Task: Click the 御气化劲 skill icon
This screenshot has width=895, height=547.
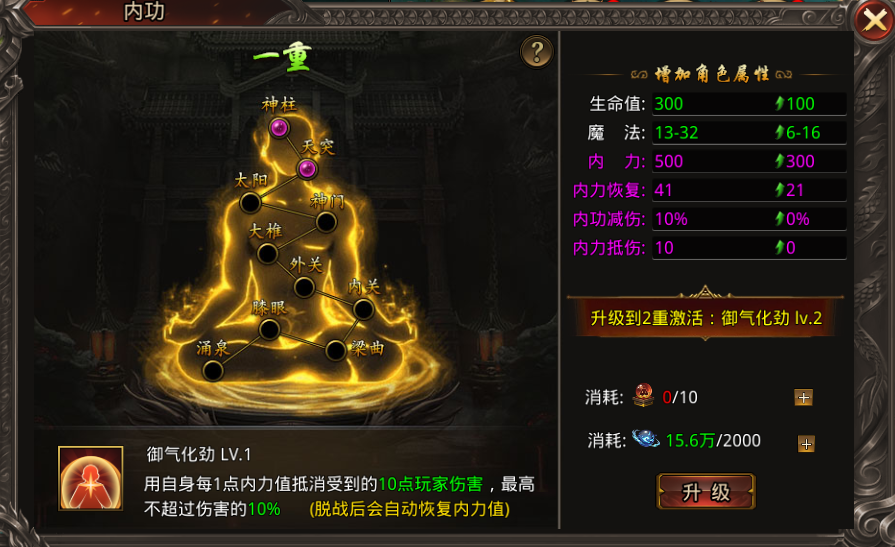Action: click(x=83, y=481)
